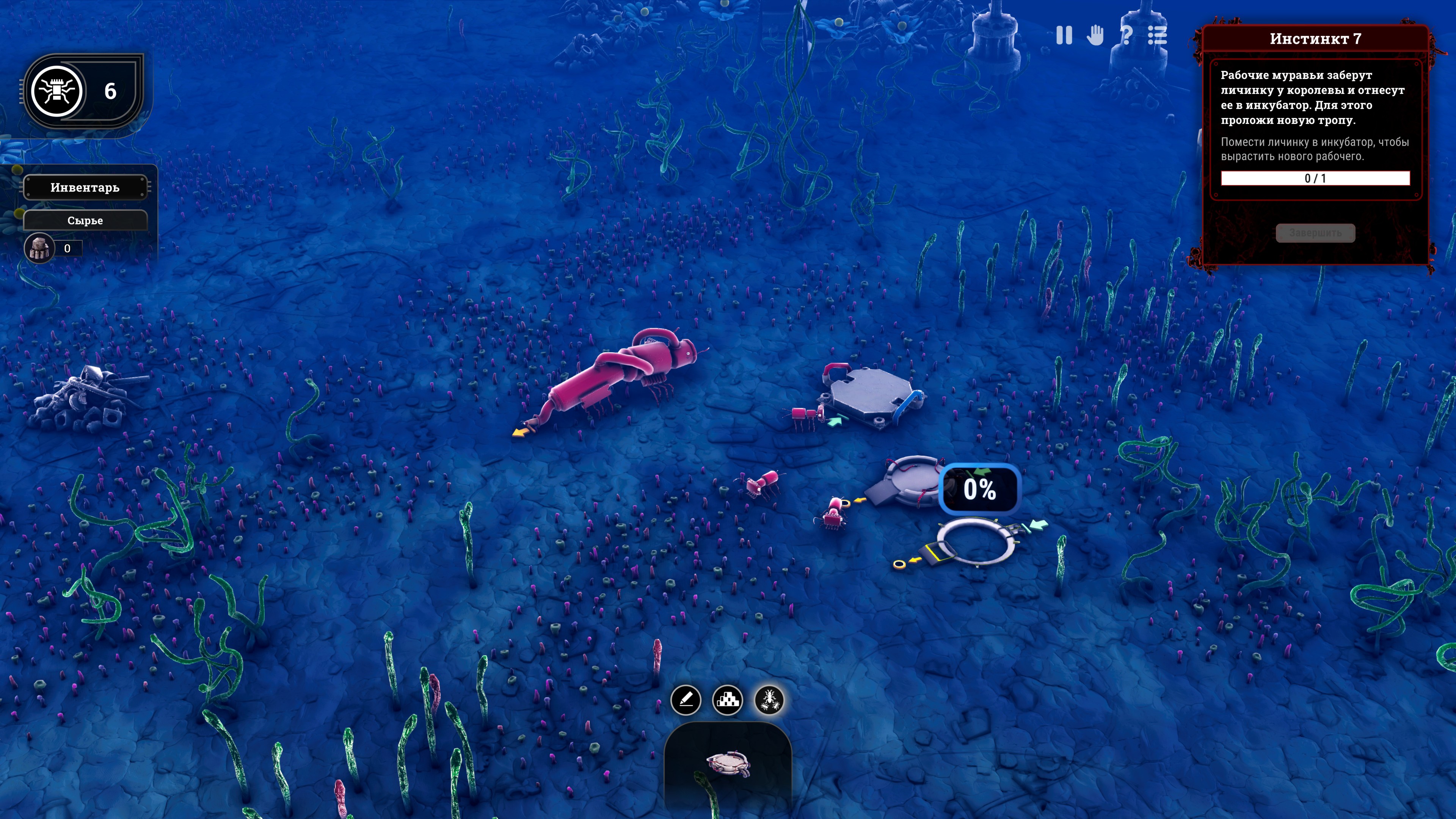Screen dimensions: 1456x819
Task: Open the Инвентарь panel
Action: [x=85, y=188]
